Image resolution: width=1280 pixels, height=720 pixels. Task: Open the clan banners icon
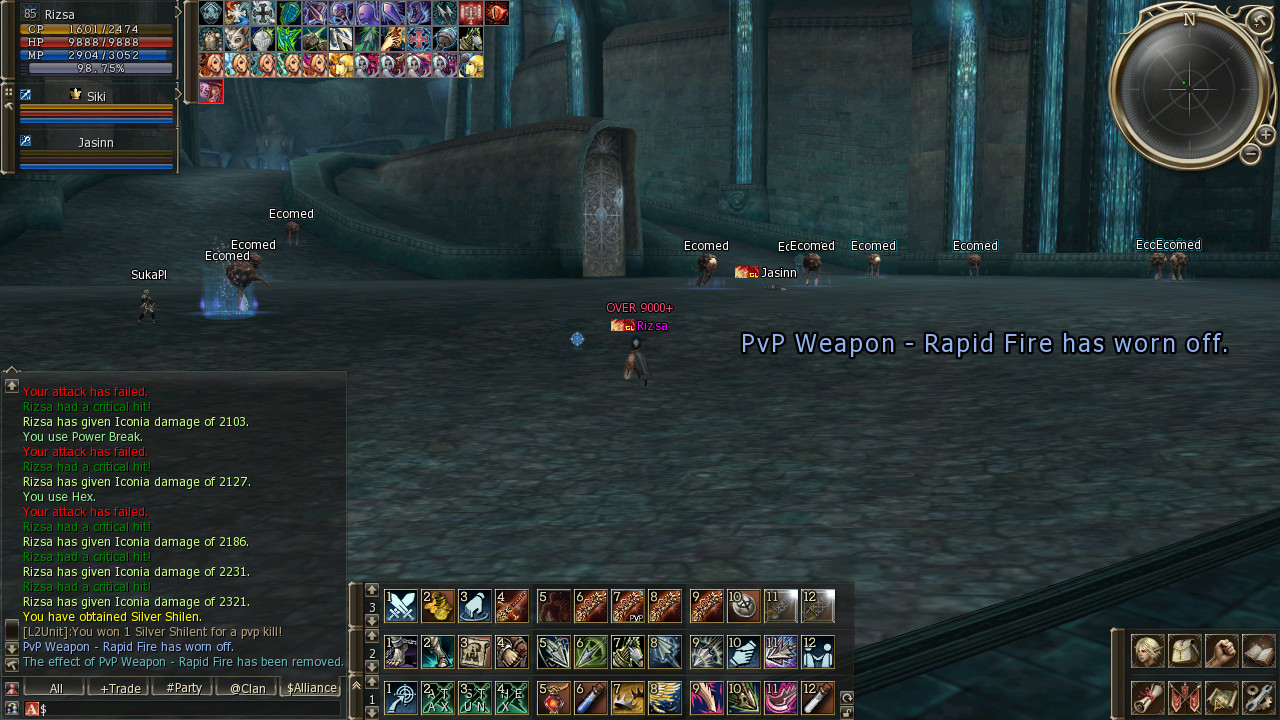click(1185, 697)
